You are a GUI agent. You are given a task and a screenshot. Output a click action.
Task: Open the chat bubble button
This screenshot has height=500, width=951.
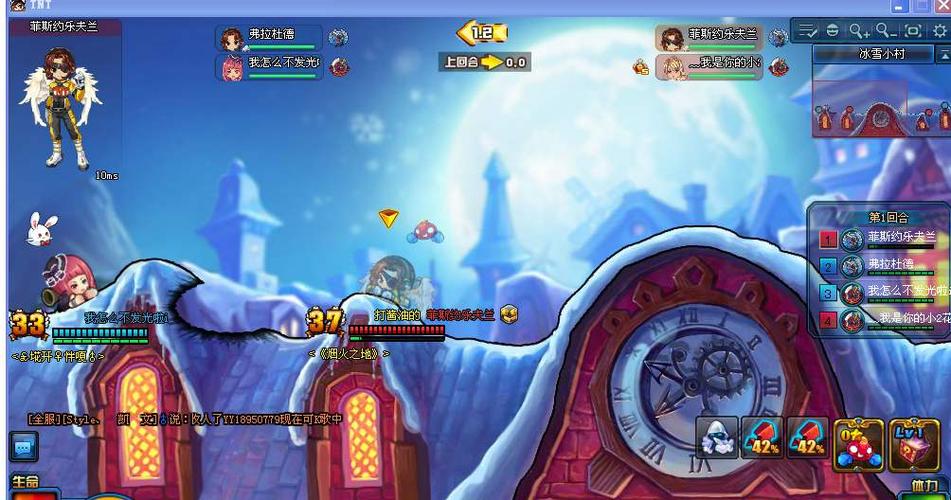click(23, 446)
